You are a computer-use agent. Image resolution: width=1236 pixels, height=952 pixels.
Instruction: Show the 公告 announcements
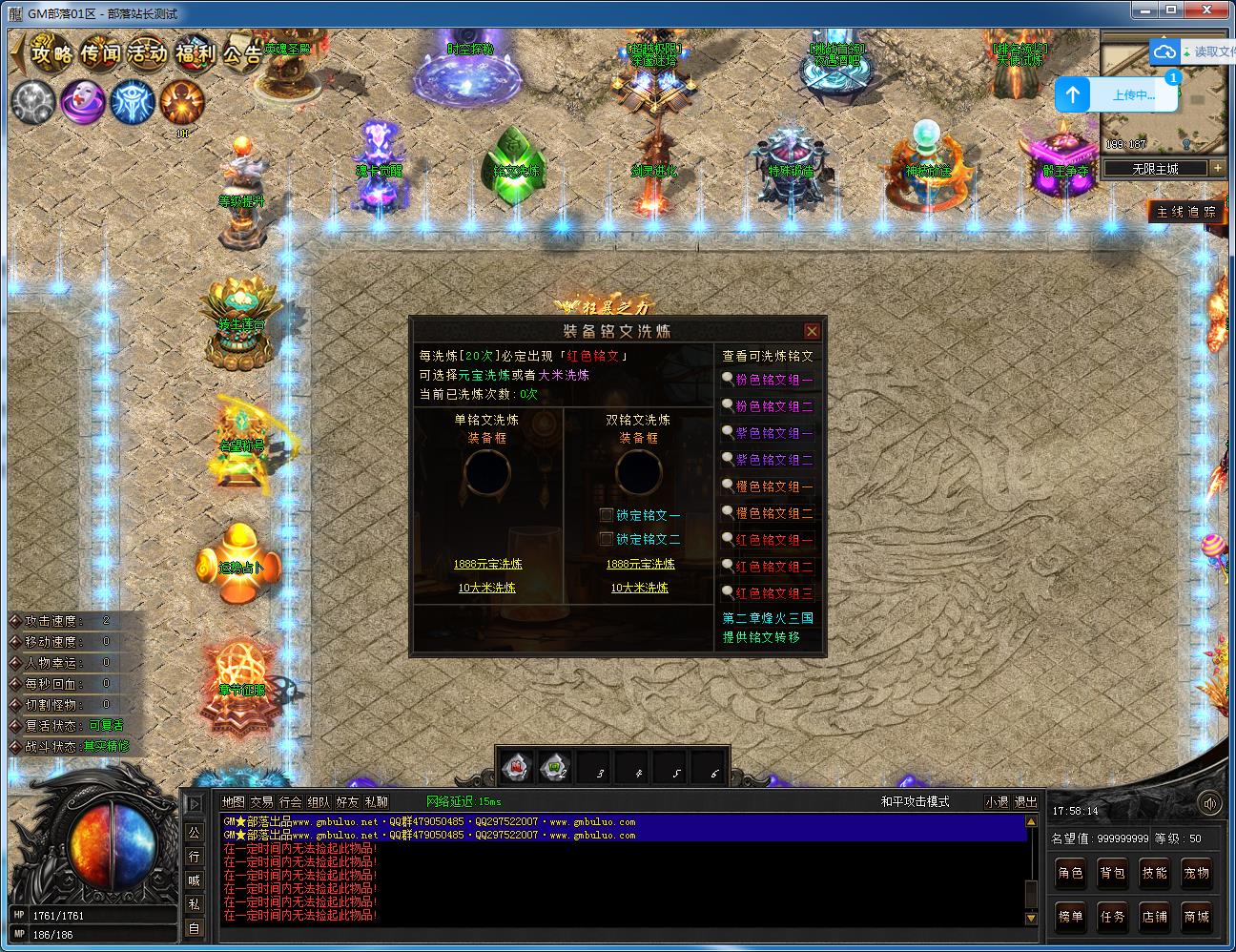[242, 52]
